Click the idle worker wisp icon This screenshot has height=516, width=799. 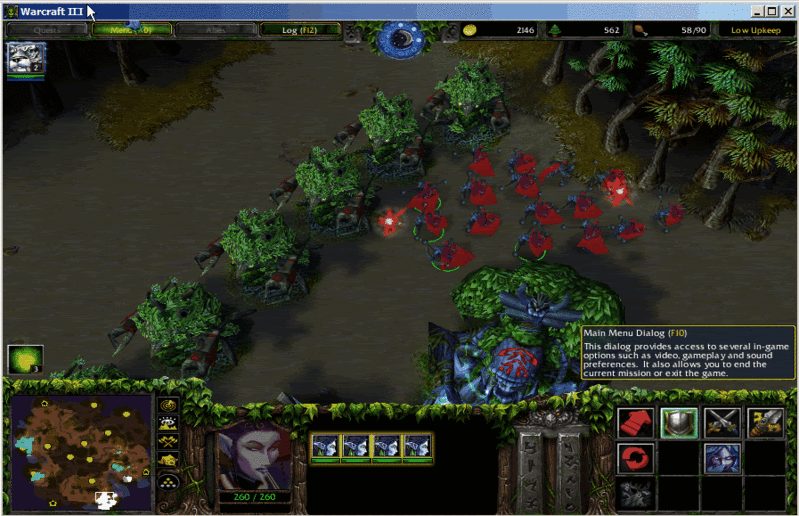22,359
